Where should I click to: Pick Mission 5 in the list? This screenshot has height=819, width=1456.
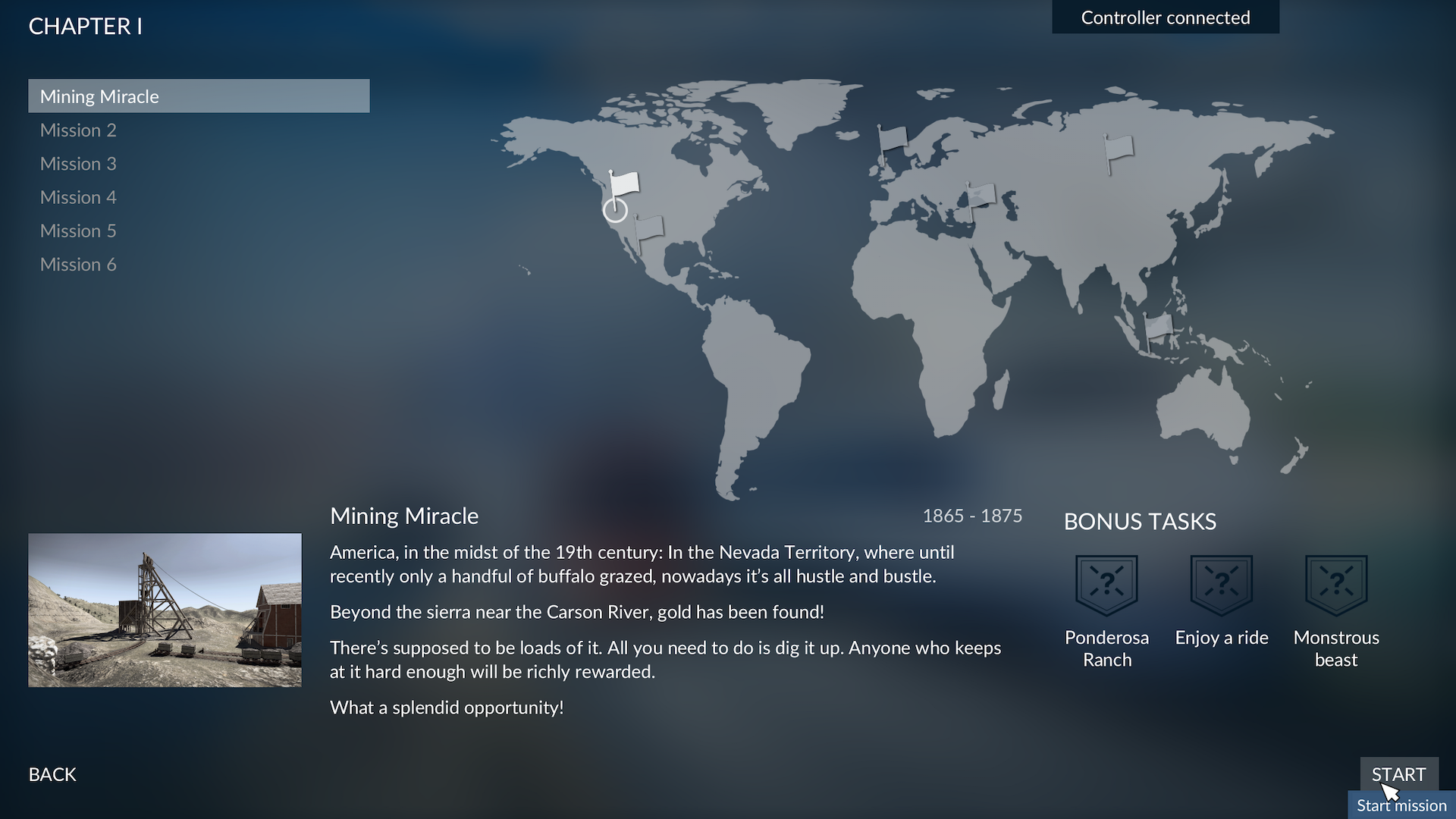(x=78, y=231)
